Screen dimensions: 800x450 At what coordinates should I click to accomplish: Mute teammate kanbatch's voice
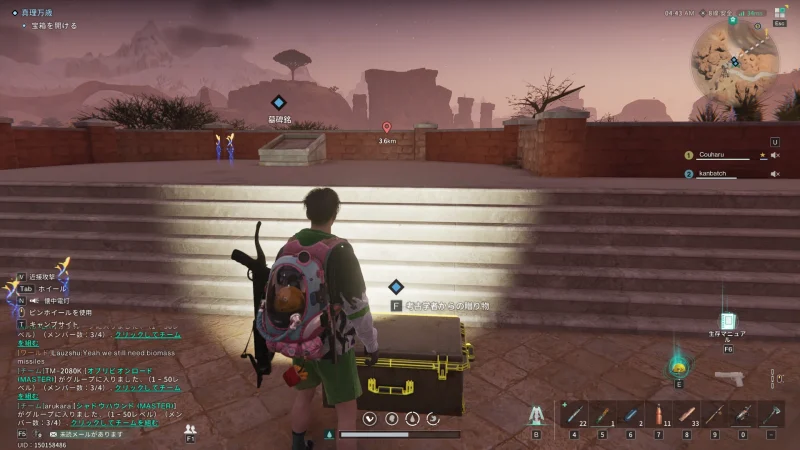pos(775,174)
